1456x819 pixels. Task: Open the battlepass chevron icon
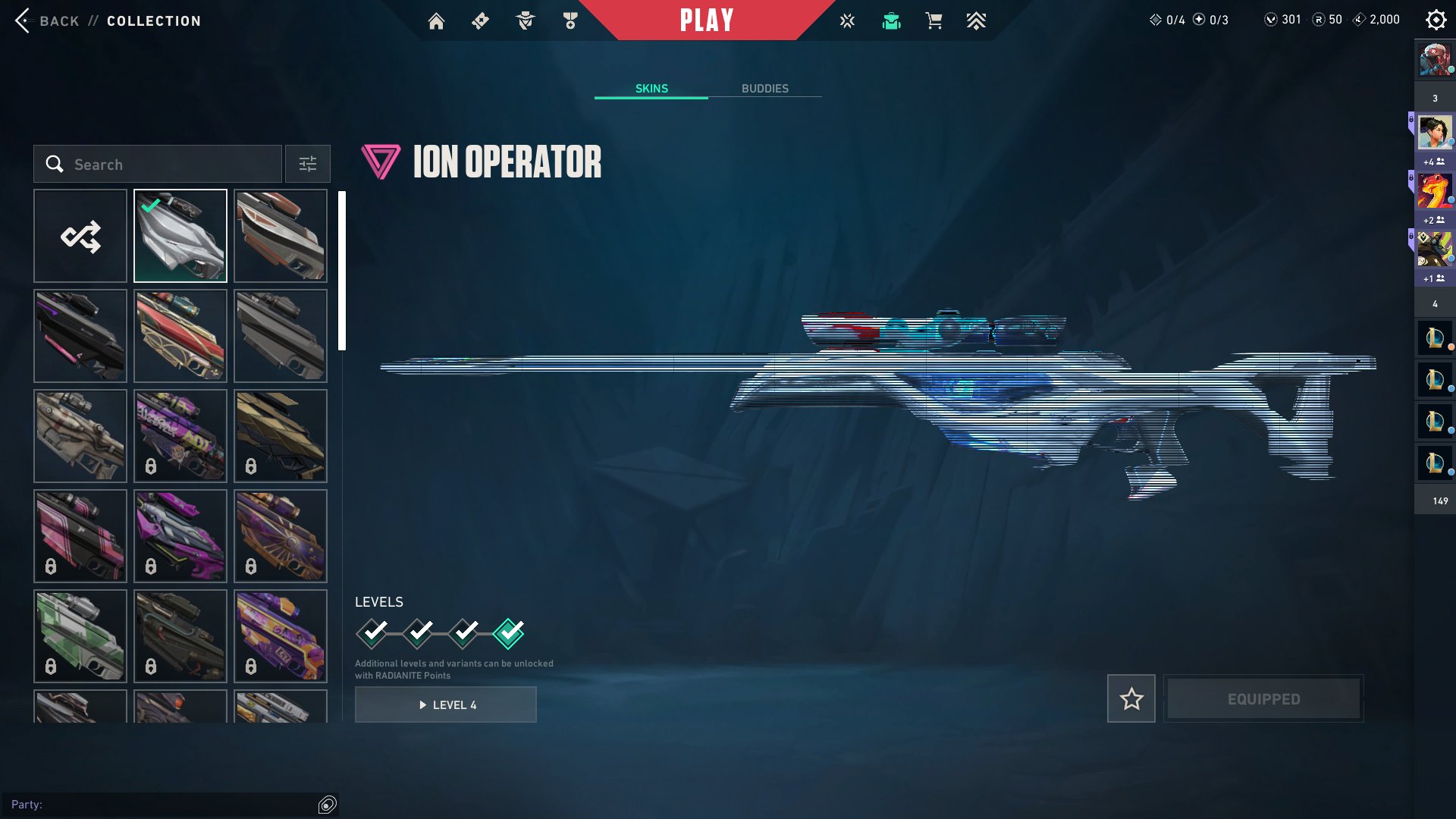pyautogui.click(x=976, y=21)
